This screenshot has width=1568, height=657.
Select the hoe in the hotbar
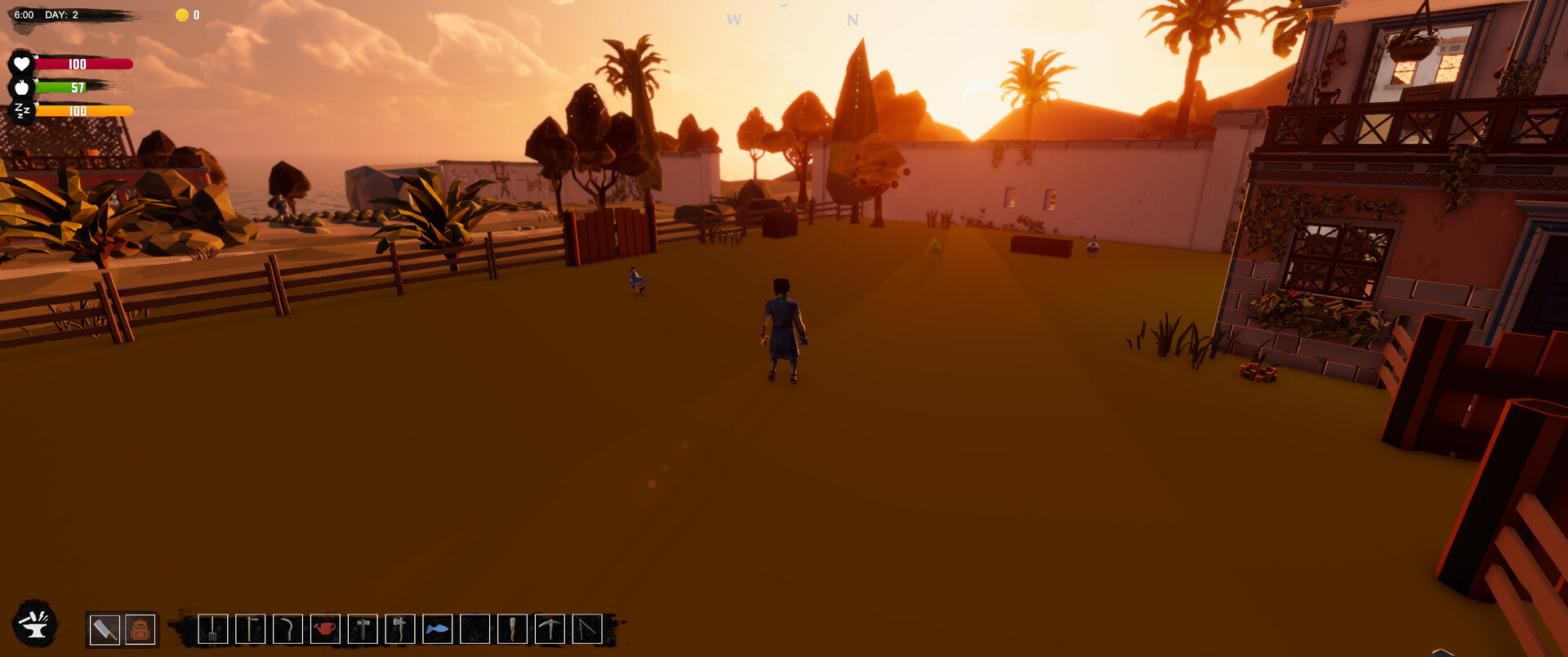250,630
